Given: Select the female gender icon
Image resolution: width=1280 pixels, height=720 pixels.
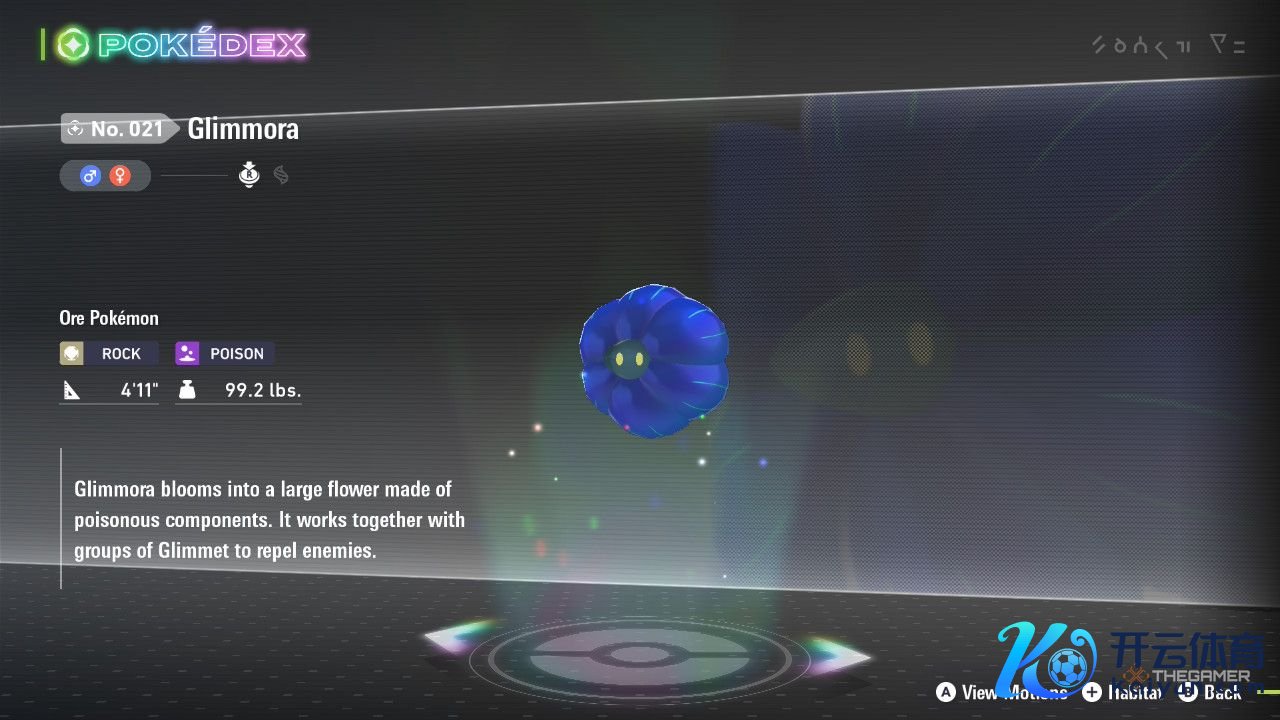Looking at the screenshot, I should [x=120, y=176].
